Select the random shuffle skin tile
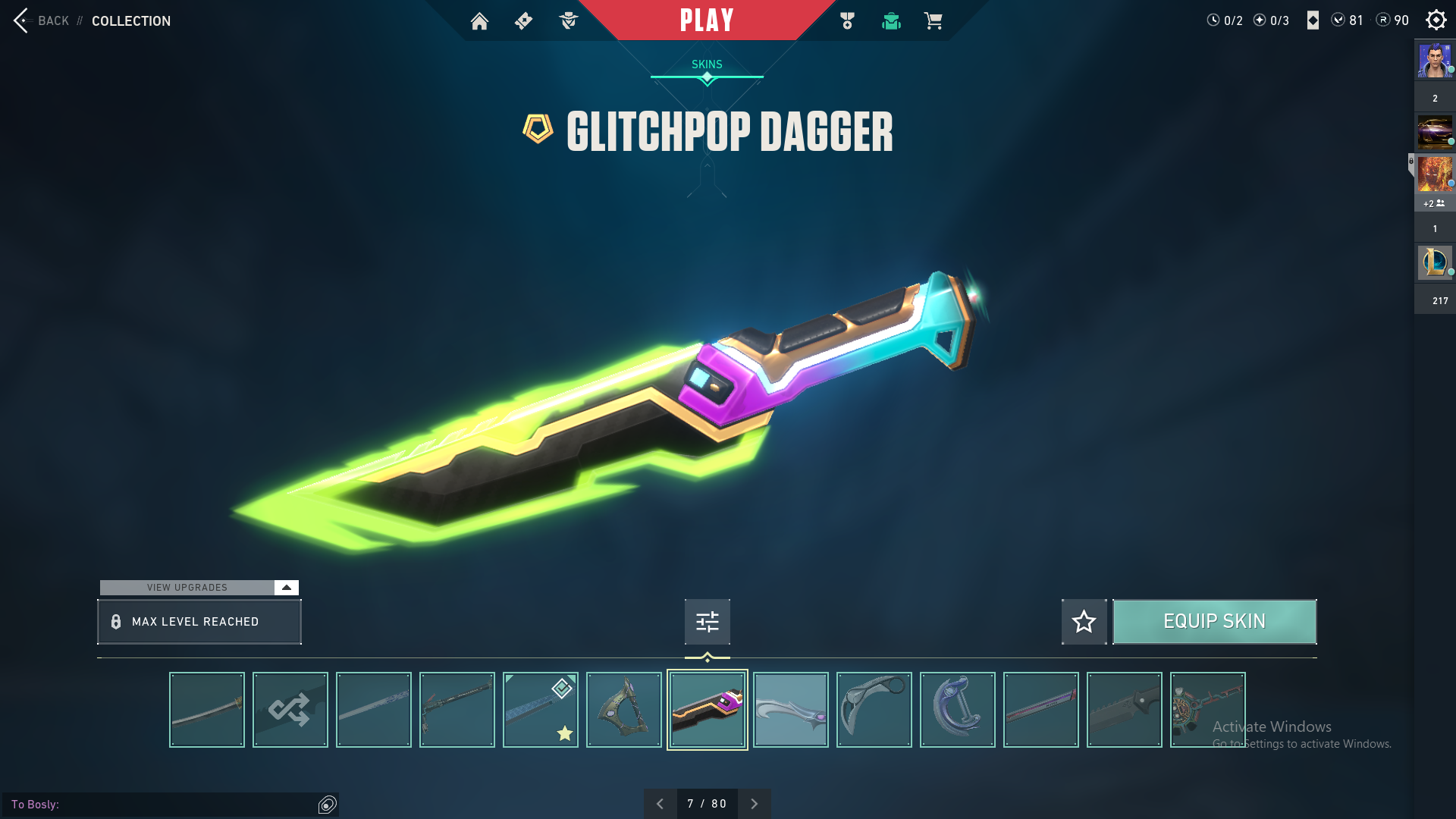Viewport: 1456px width, 819px height. 290,710
